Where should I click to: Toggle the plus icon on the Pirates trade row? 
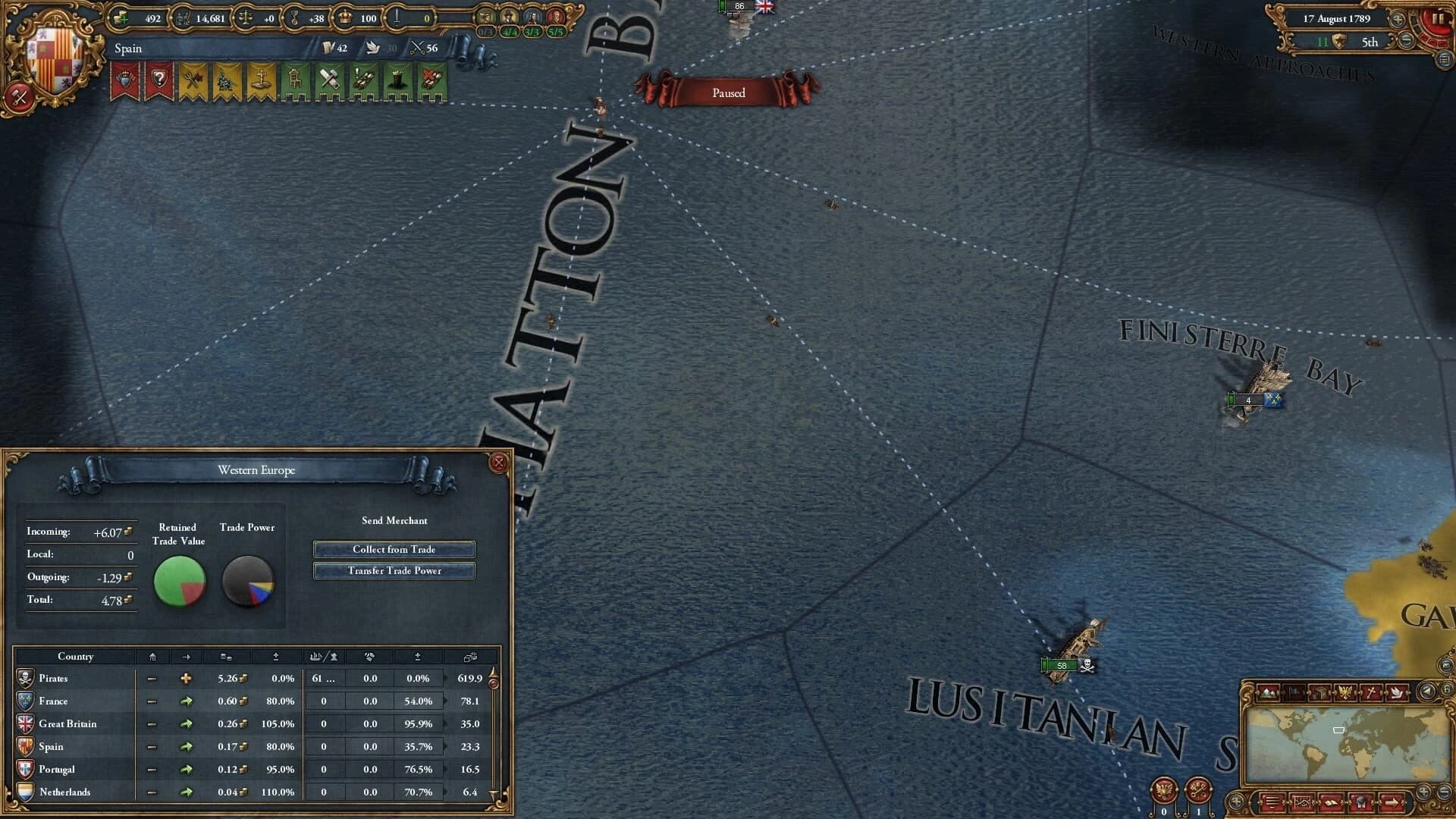tap(185, 678)
